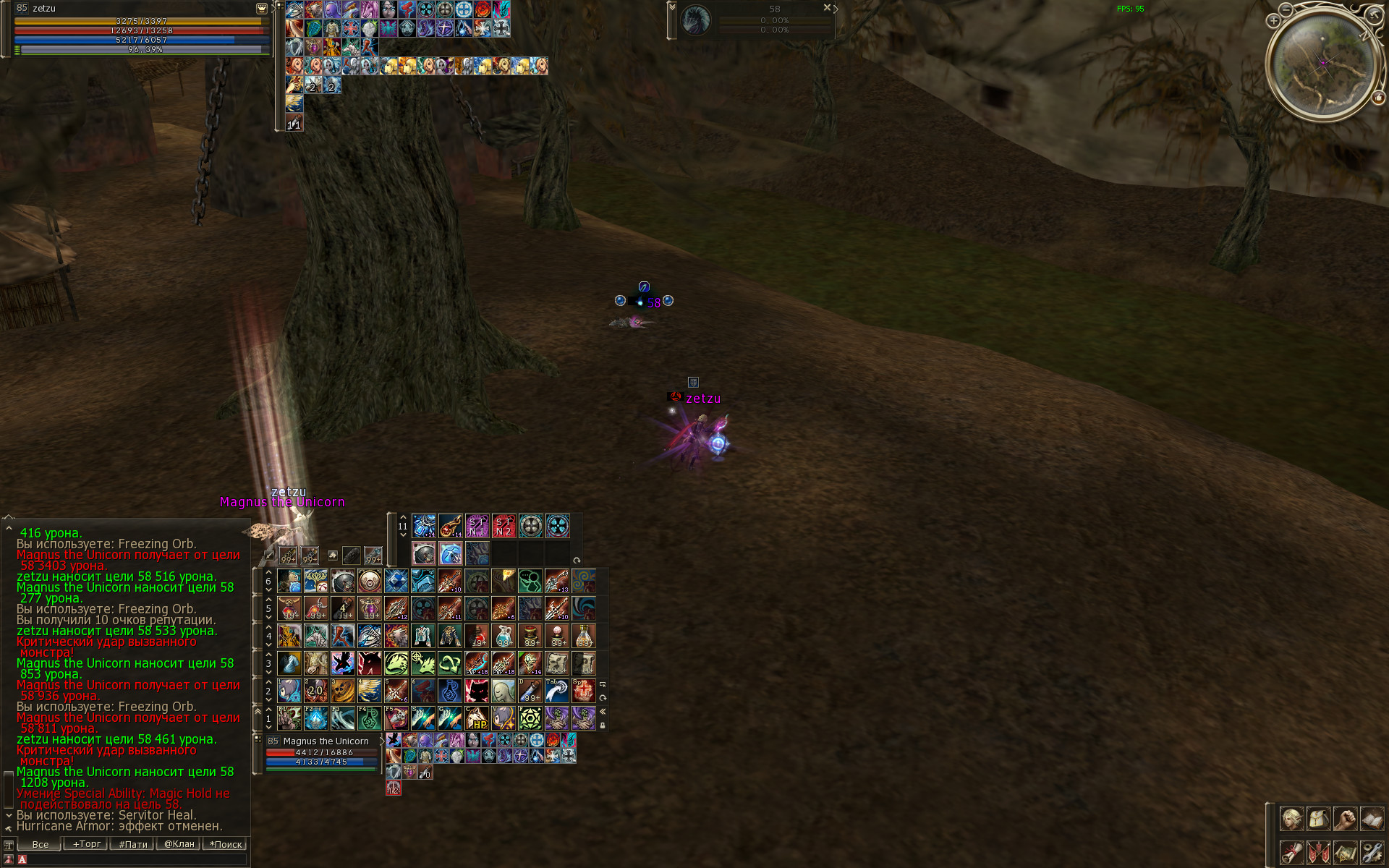
Task: Open the quest scroll icon
Action: coord(1291,851)
